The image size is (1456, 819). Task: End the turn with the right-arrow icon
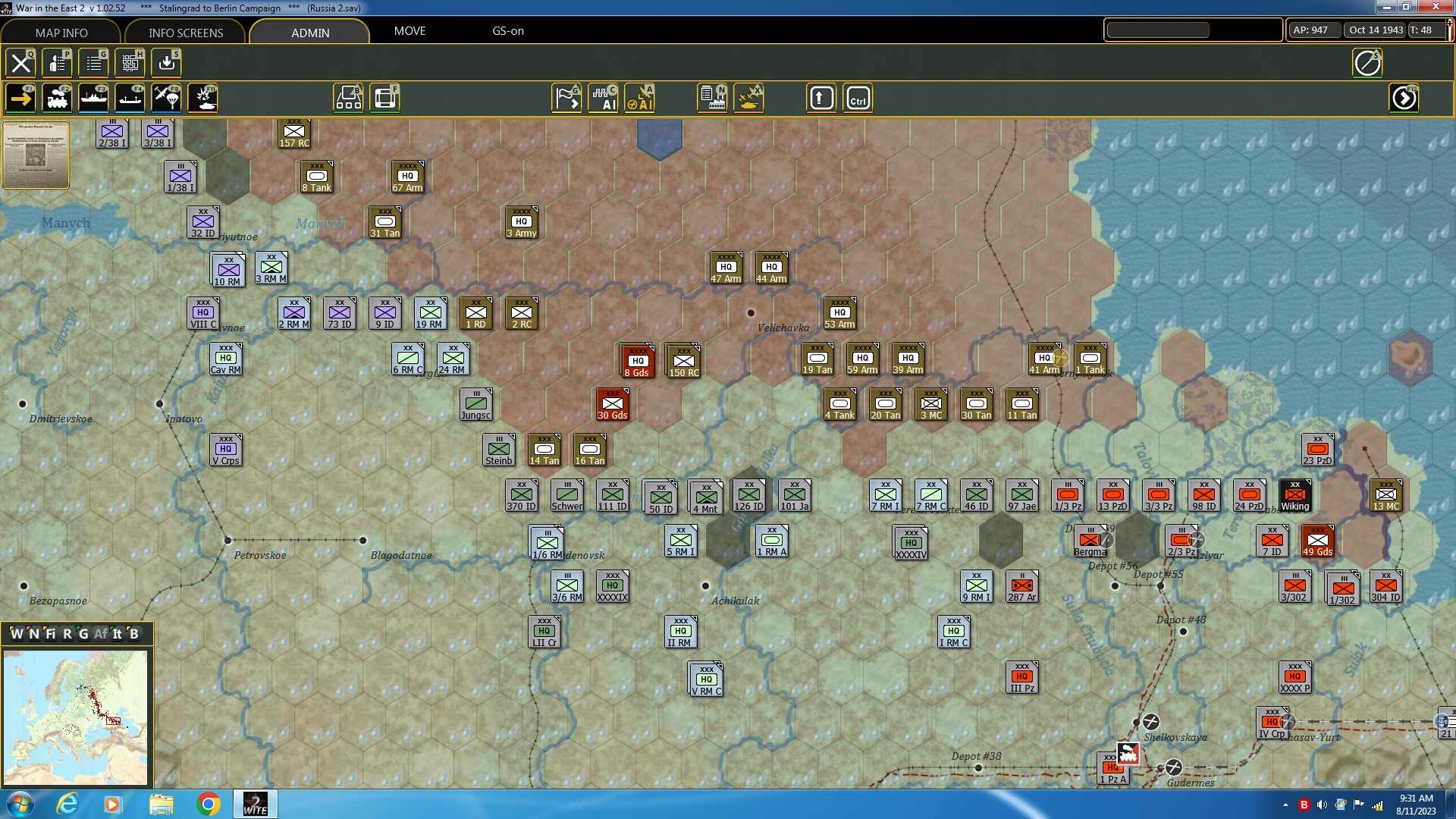coord(1405,97)
